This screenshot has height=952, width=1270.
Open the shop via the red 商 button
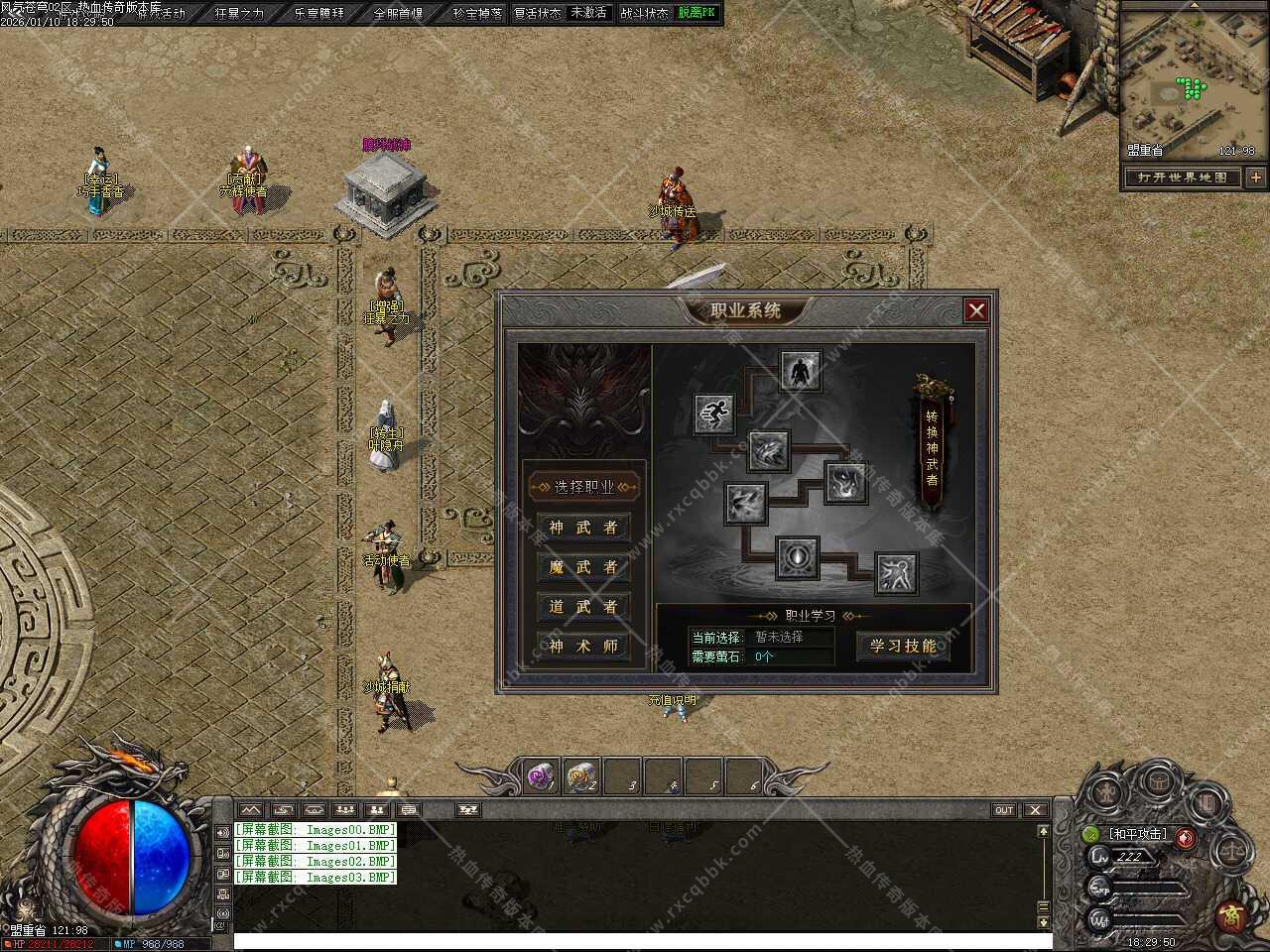(1232, 914)
